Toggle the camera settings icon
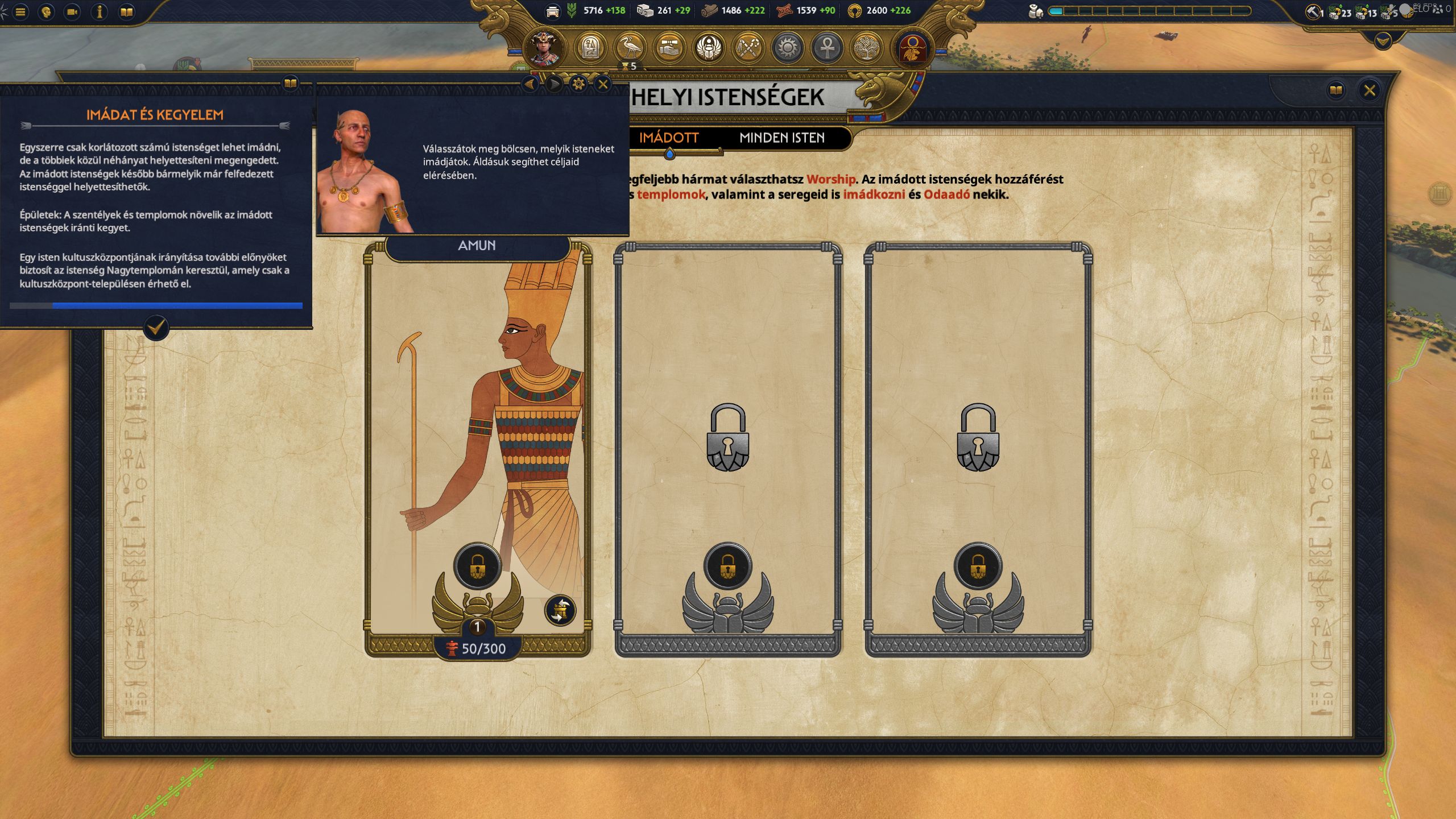Viewport: 1456px width, 819px height. click(x=73, y=12)
